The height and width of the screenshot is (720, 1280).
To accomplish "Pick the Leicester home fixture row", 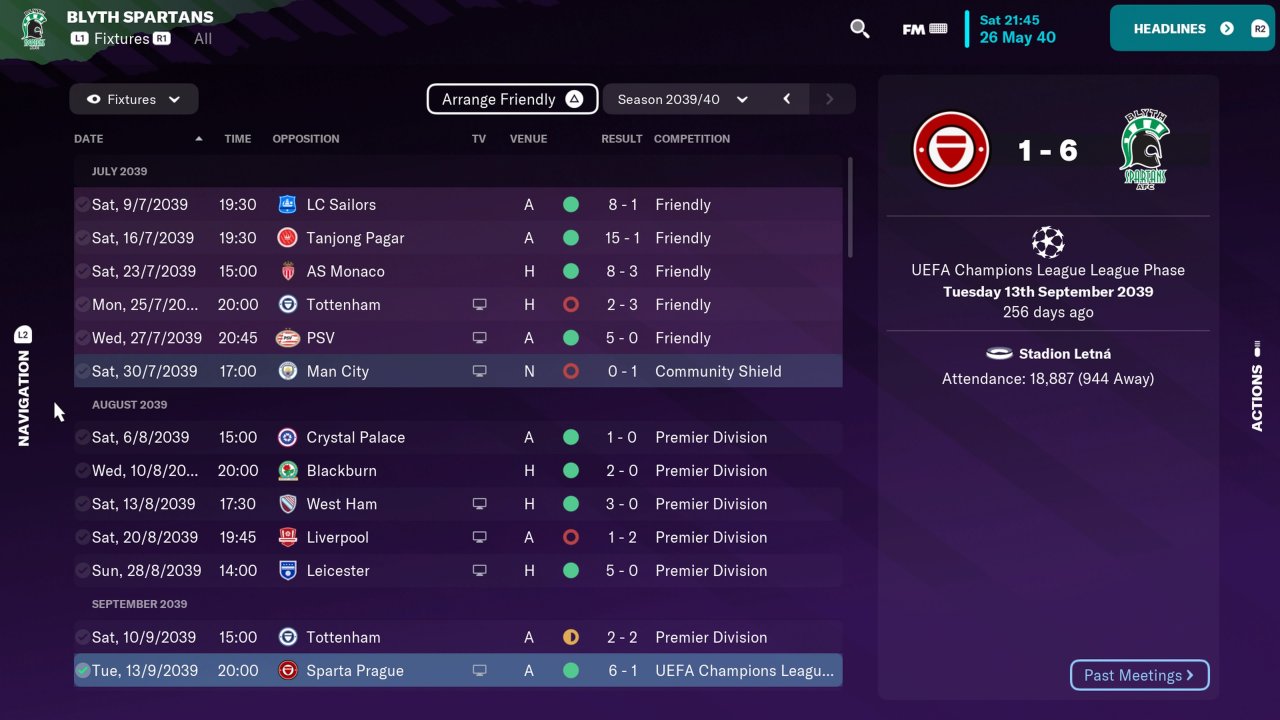I will coord(457,570).
